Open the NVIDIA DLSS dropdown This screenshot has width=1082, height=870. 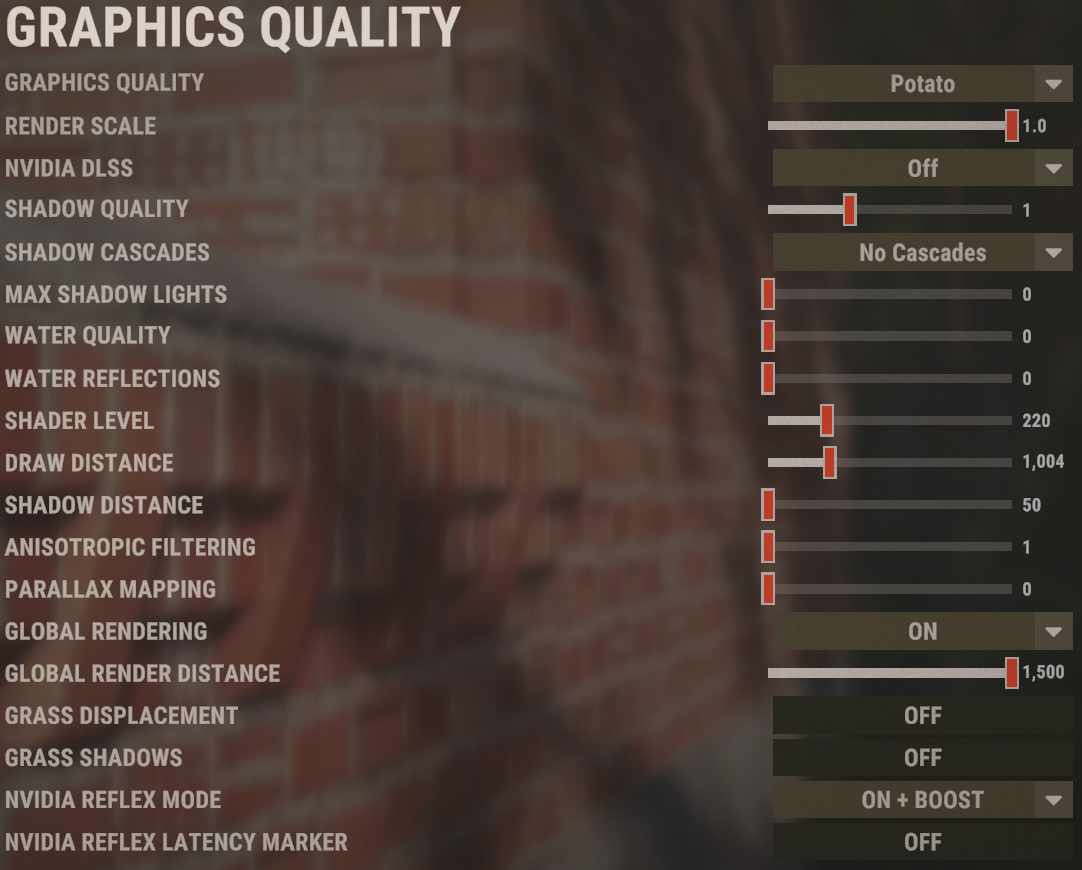click(x=921, y=168)
